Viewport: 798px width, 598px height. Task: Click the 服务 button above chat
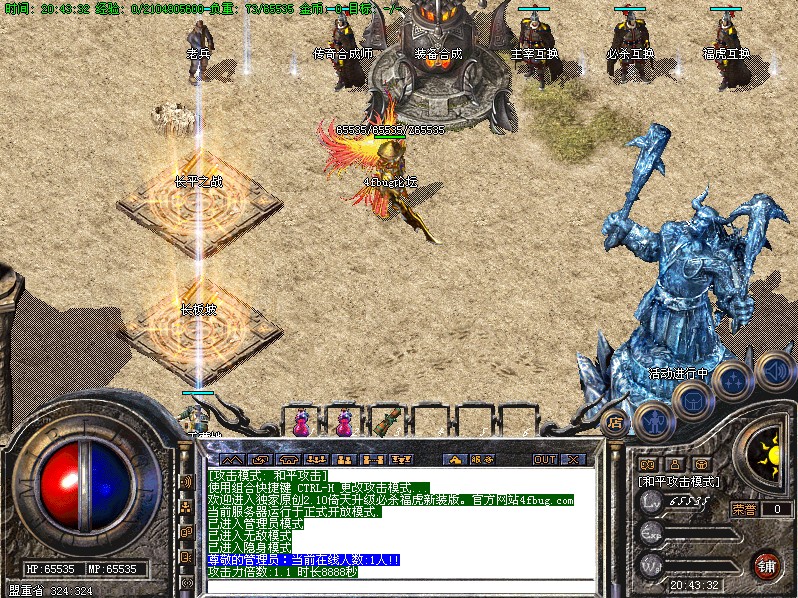tap(482, 459)
